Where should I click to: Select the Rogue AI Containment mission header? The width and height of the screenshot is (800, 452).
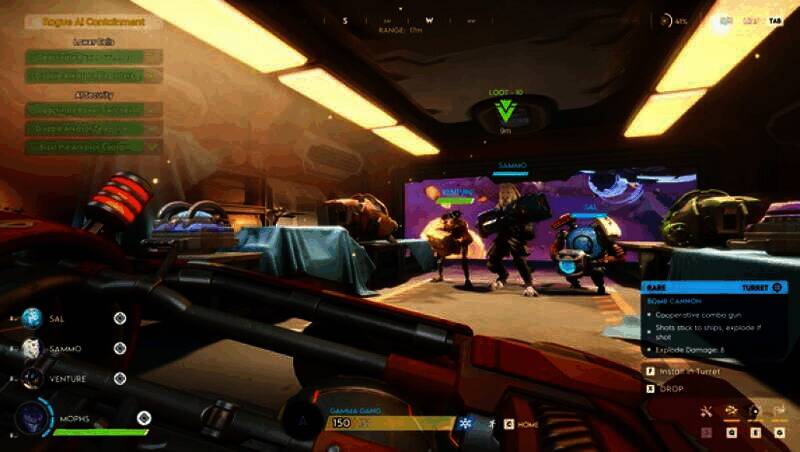point(93,21)
